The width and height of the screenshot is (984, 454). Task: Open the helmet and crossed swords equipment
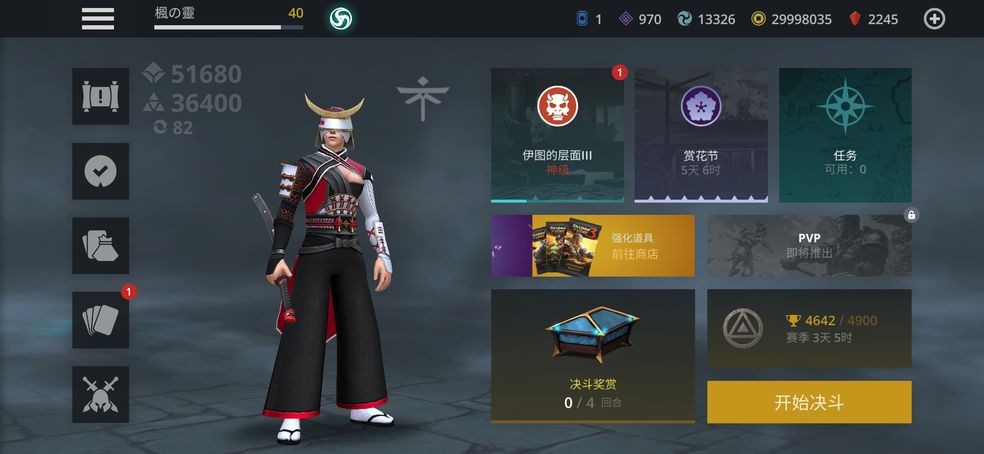click(101, 394)
